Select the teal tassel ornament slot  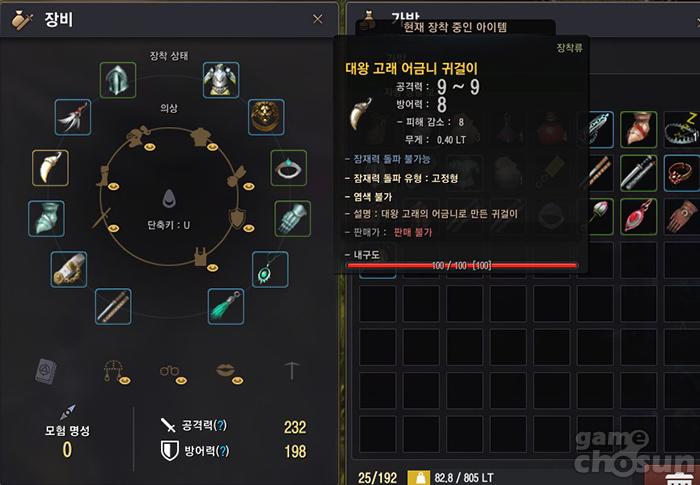point(226,305)
